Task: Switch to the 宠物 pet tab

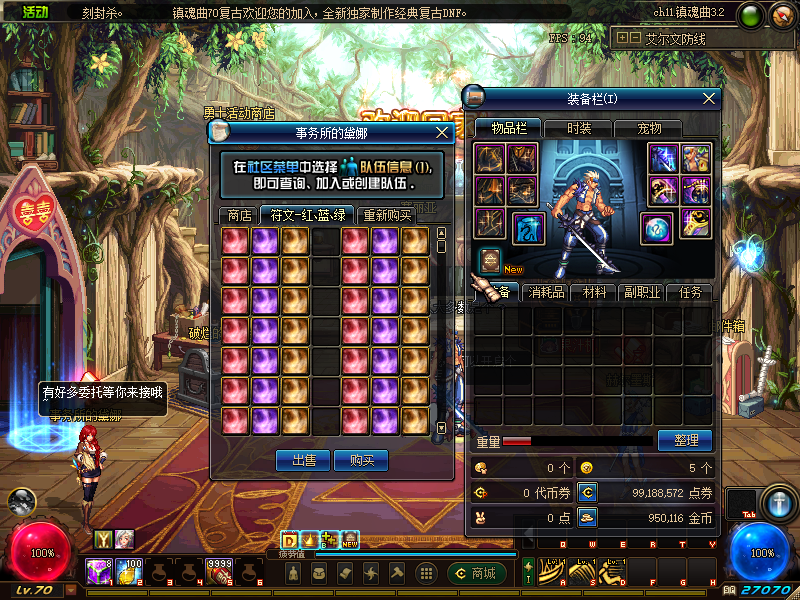Action: 650,128
